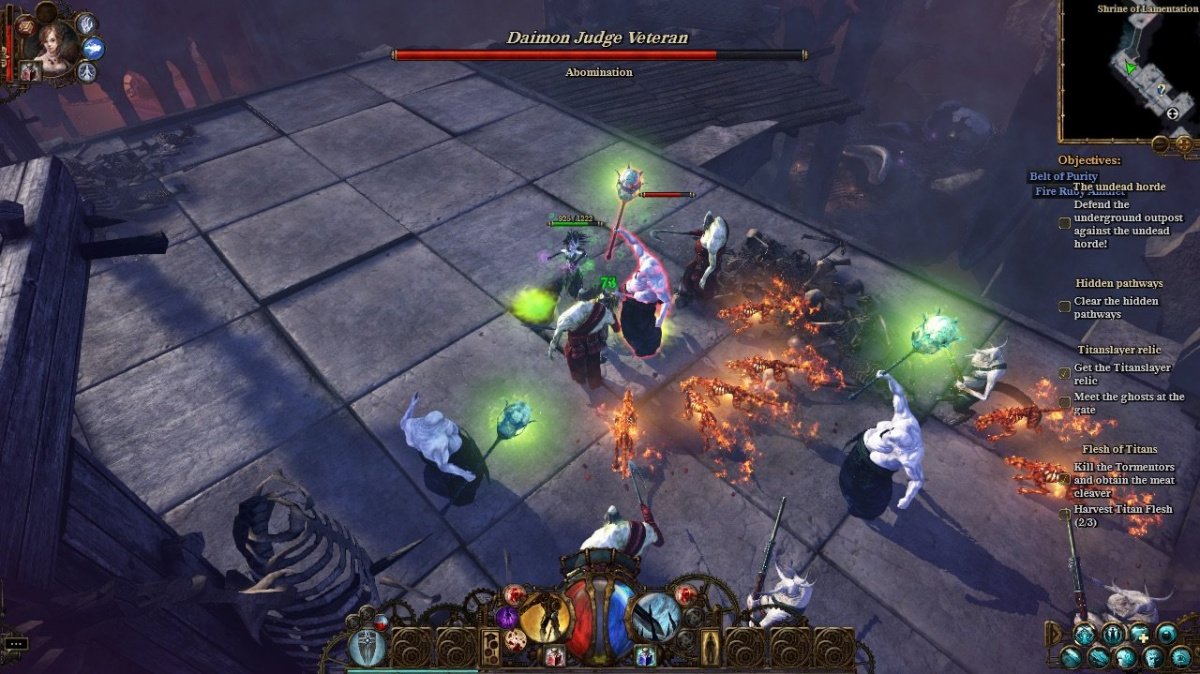The height and width of the screenshot is (674, 1200).
Task: Open the chat speech bubble
Action: click(15, 643)
